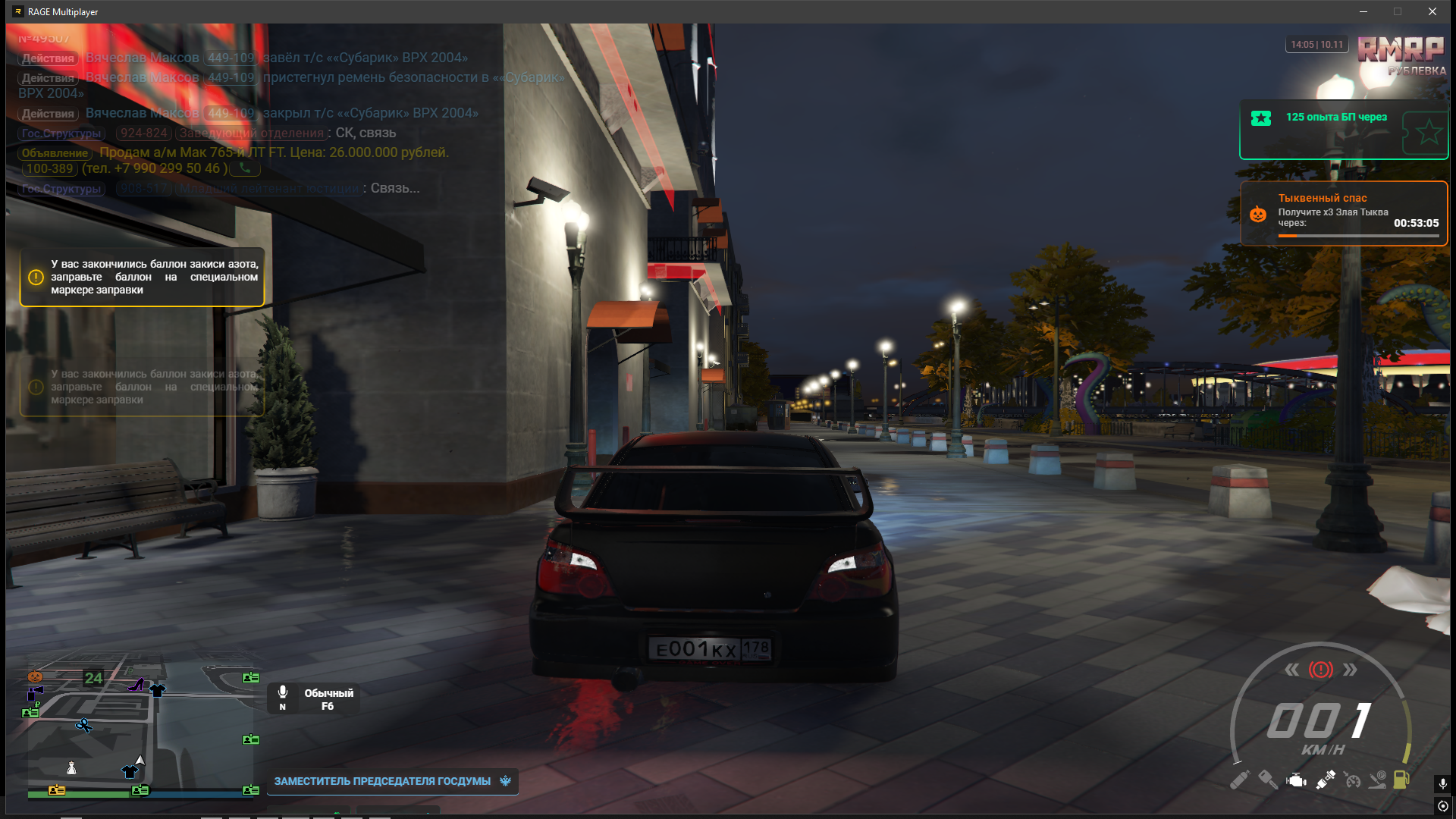
Task: Toggle the Обычный voice mode indicator
Action: click(x=314, y=698)
